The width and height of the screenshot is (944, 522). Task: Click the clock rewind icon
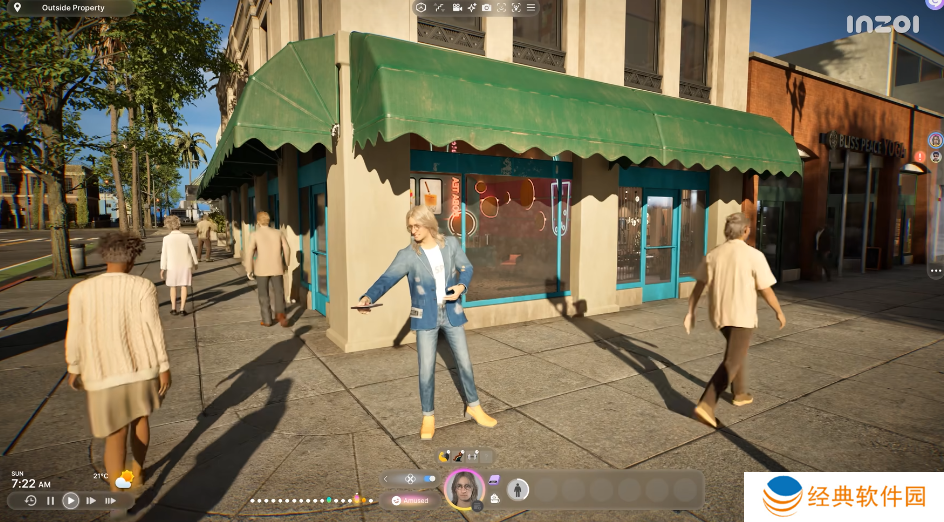(30, 500)
